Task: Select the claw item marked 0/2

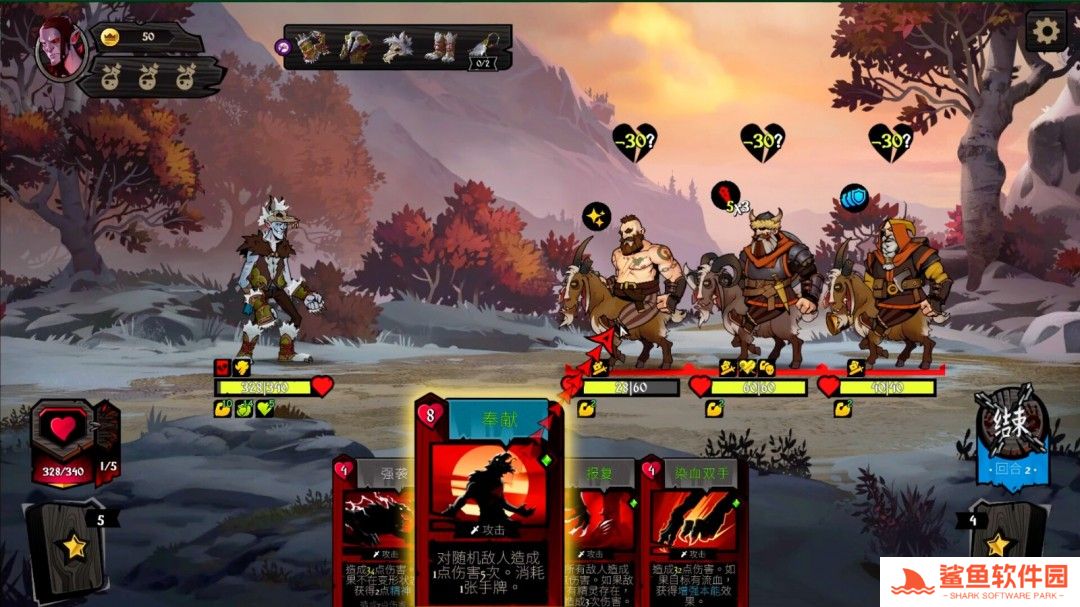Action: (485, 47)
